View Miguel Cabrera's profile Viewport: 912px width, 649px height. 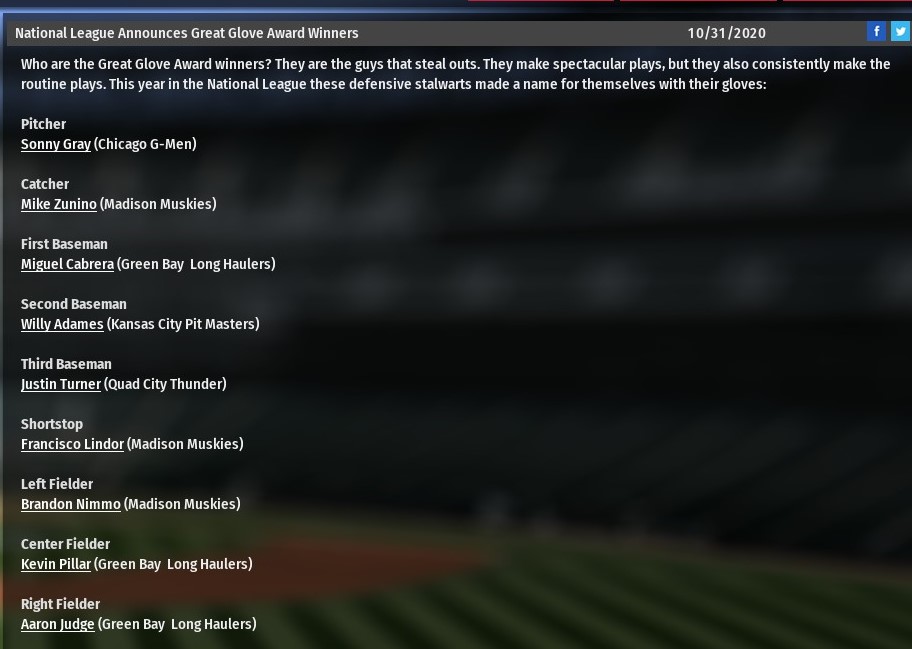(67, 264)
